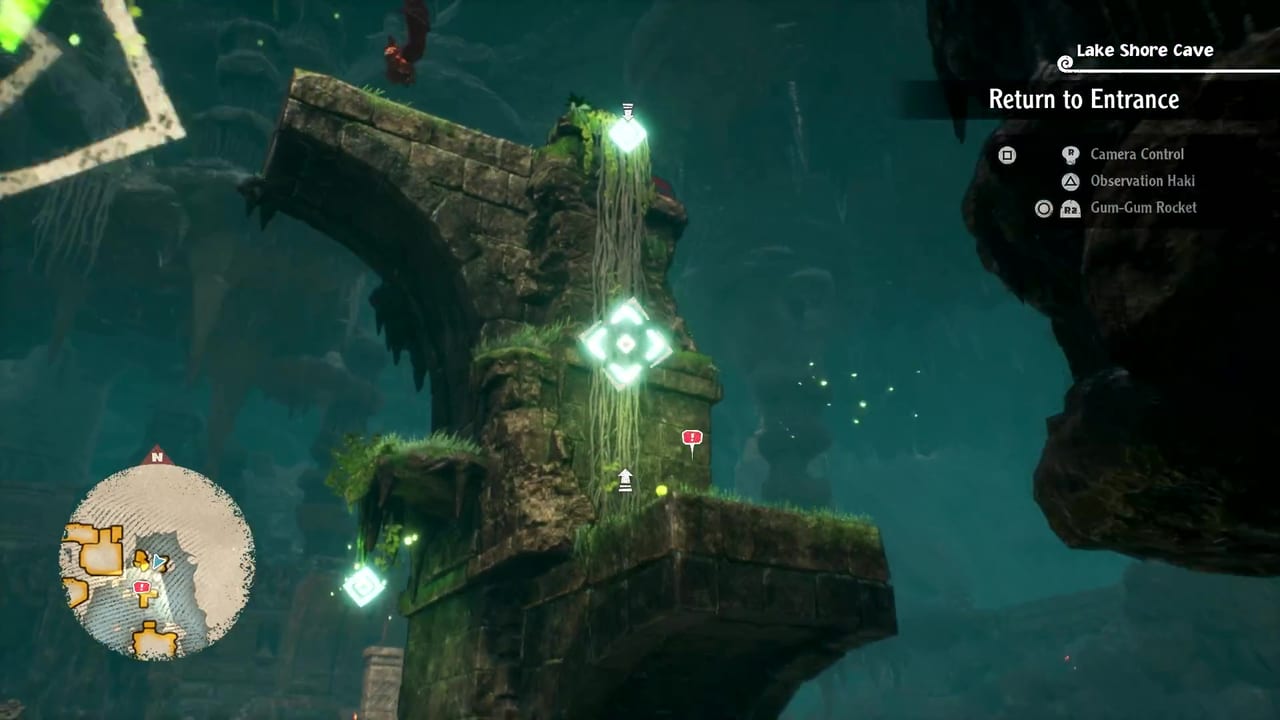The width and height of the screenshot is (1280, 720).
Task: Select the blue player arrow on the minimap
Action: point(157,561)
